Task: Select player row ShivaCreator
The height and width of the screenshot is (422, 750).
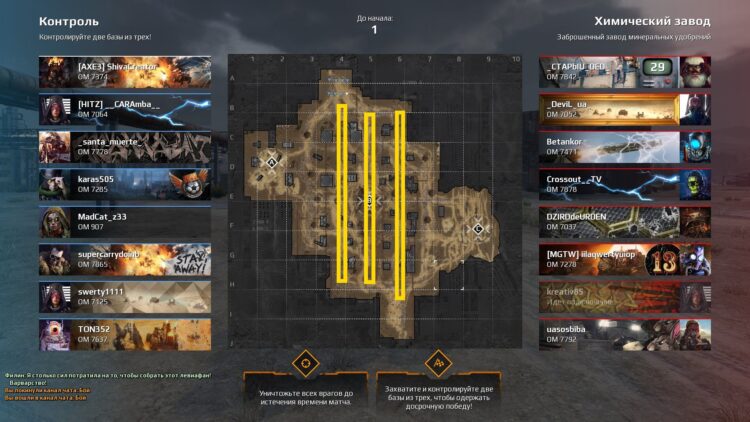Action: tap(125, 71)
